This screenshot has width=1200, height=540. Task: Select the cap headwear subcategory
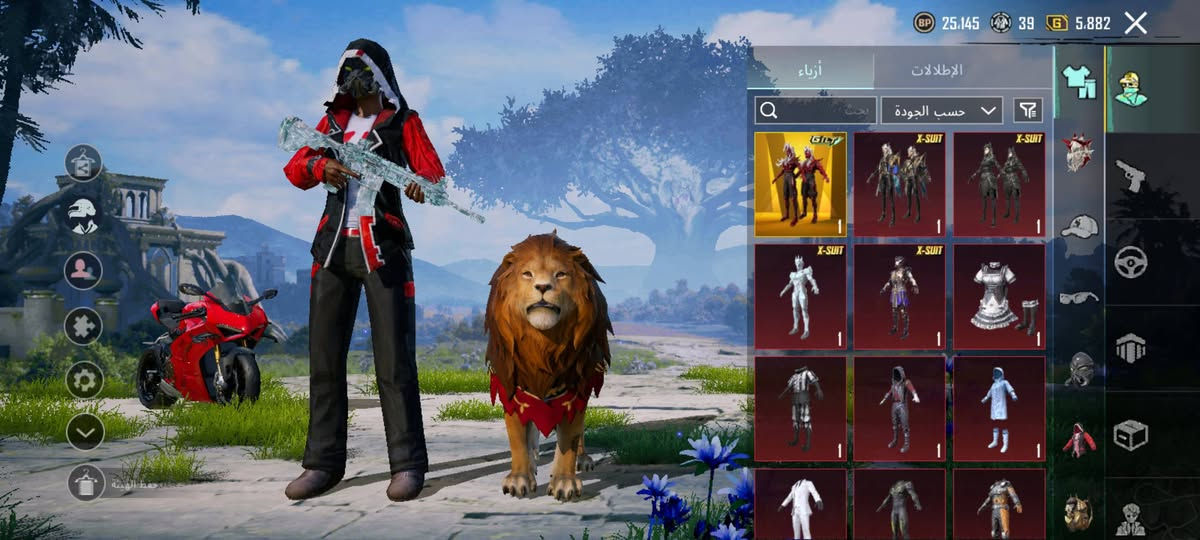1079,226
